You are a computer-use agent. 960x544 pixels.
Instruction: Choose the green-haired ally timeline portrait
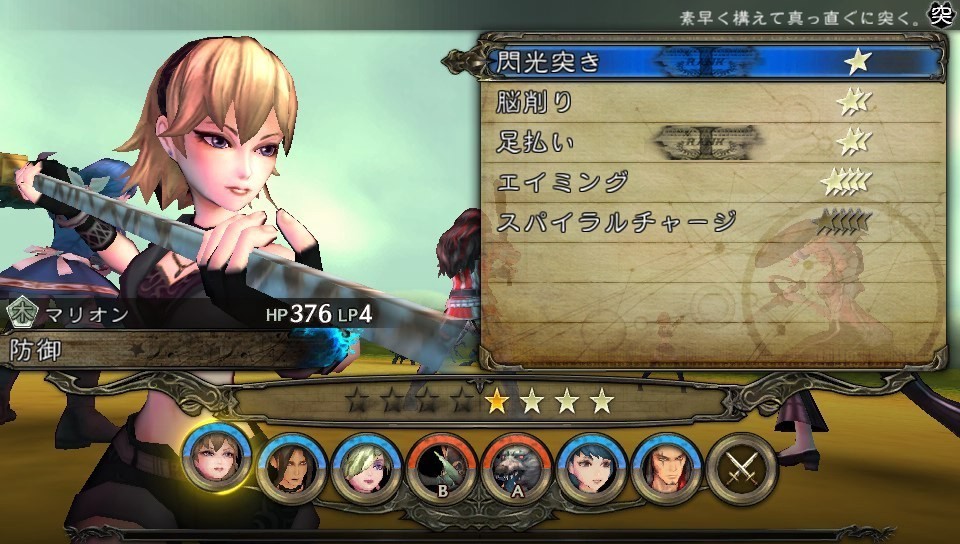pos(367,467)
